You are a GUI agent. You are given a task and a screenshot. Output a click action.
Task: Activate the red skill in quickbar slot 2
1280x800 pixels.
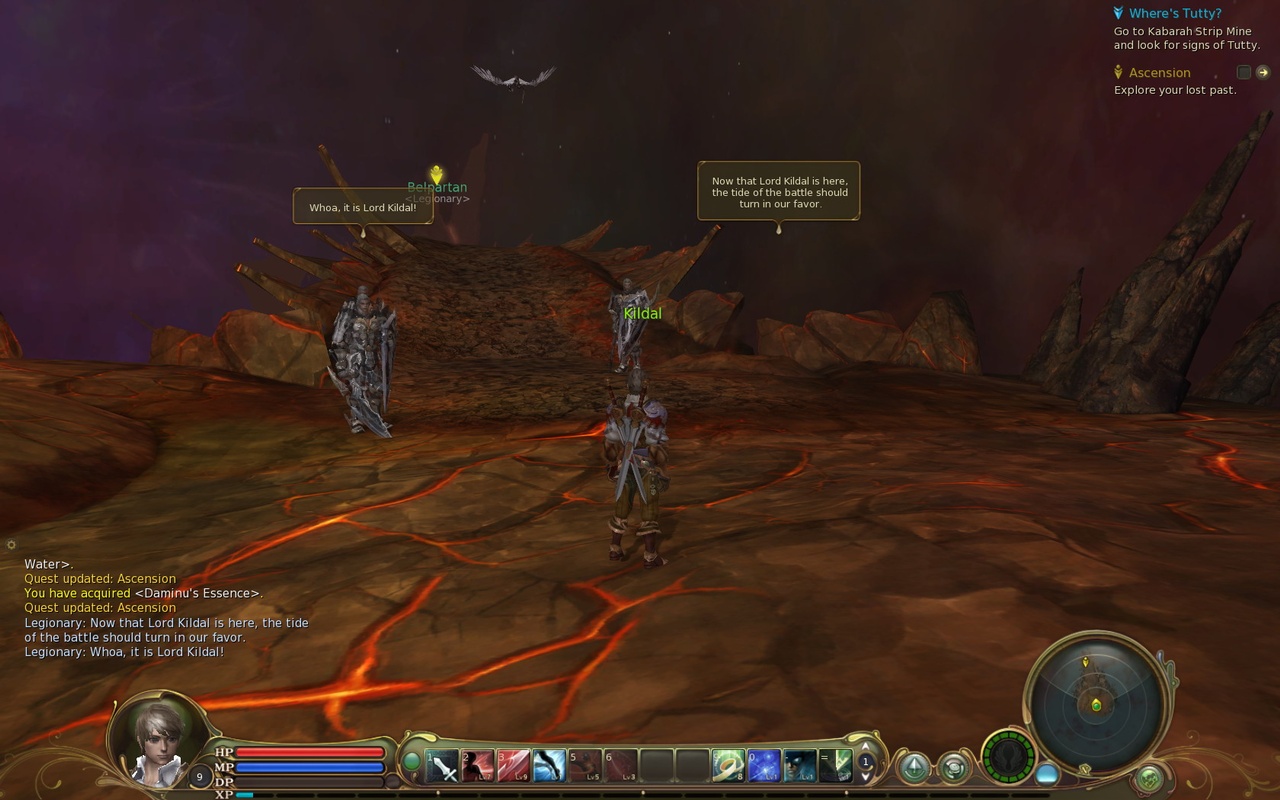[x=480, y=766]
